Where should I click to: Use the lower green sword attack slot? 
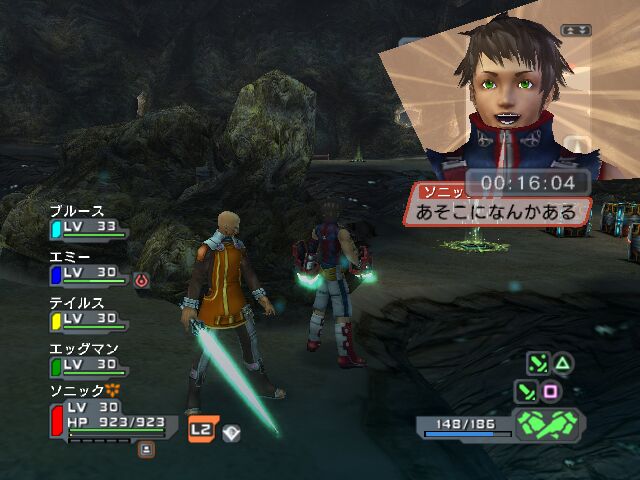point(524,391)
